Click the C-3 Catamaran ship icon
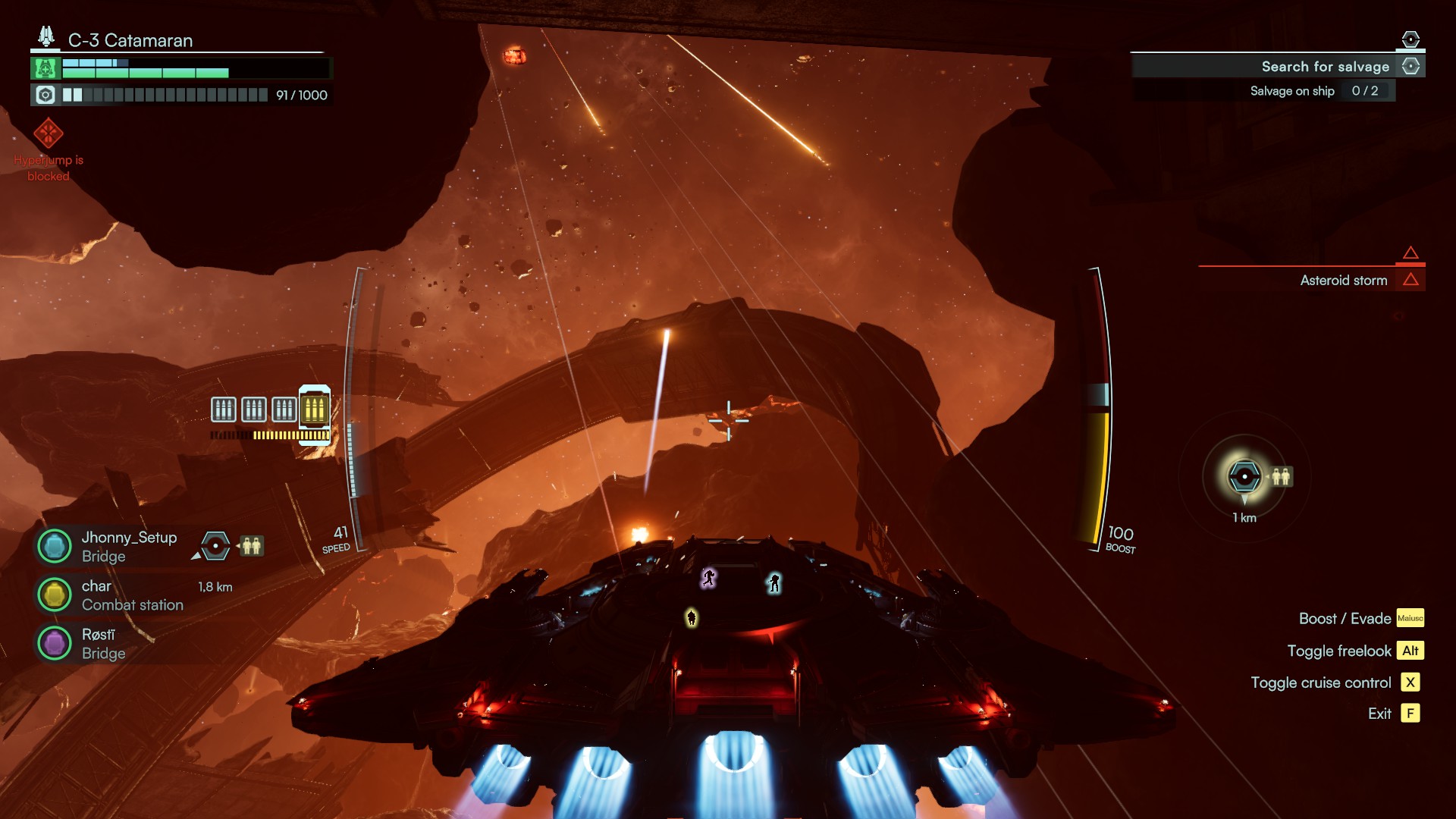Viewport: 1456px width, 819px height. pos(46,36)
